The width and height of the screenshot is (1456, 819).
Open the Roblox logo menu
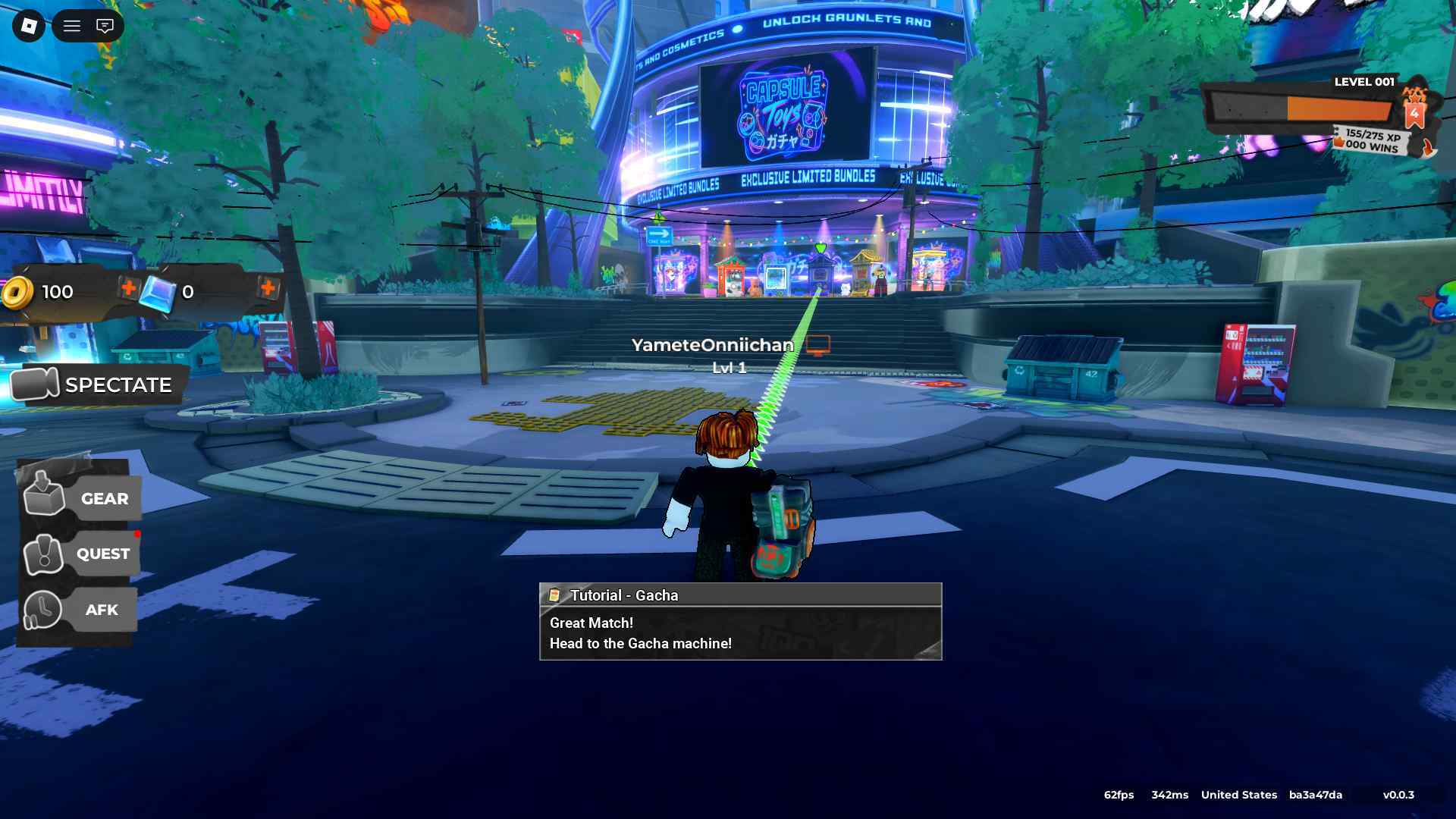(29, 27)
